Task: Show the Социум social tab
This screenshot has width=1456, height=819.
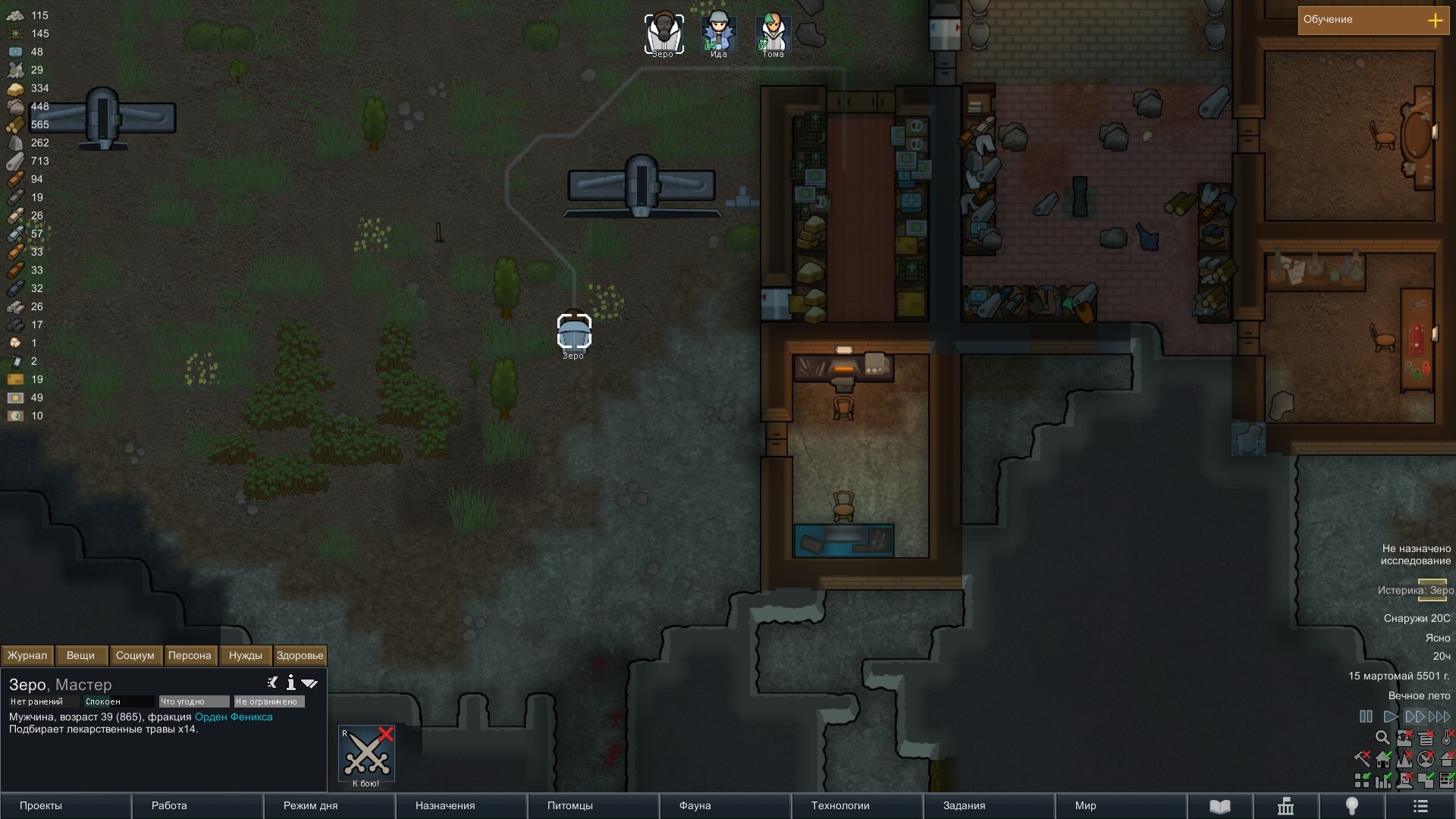Action: [135, 655]
